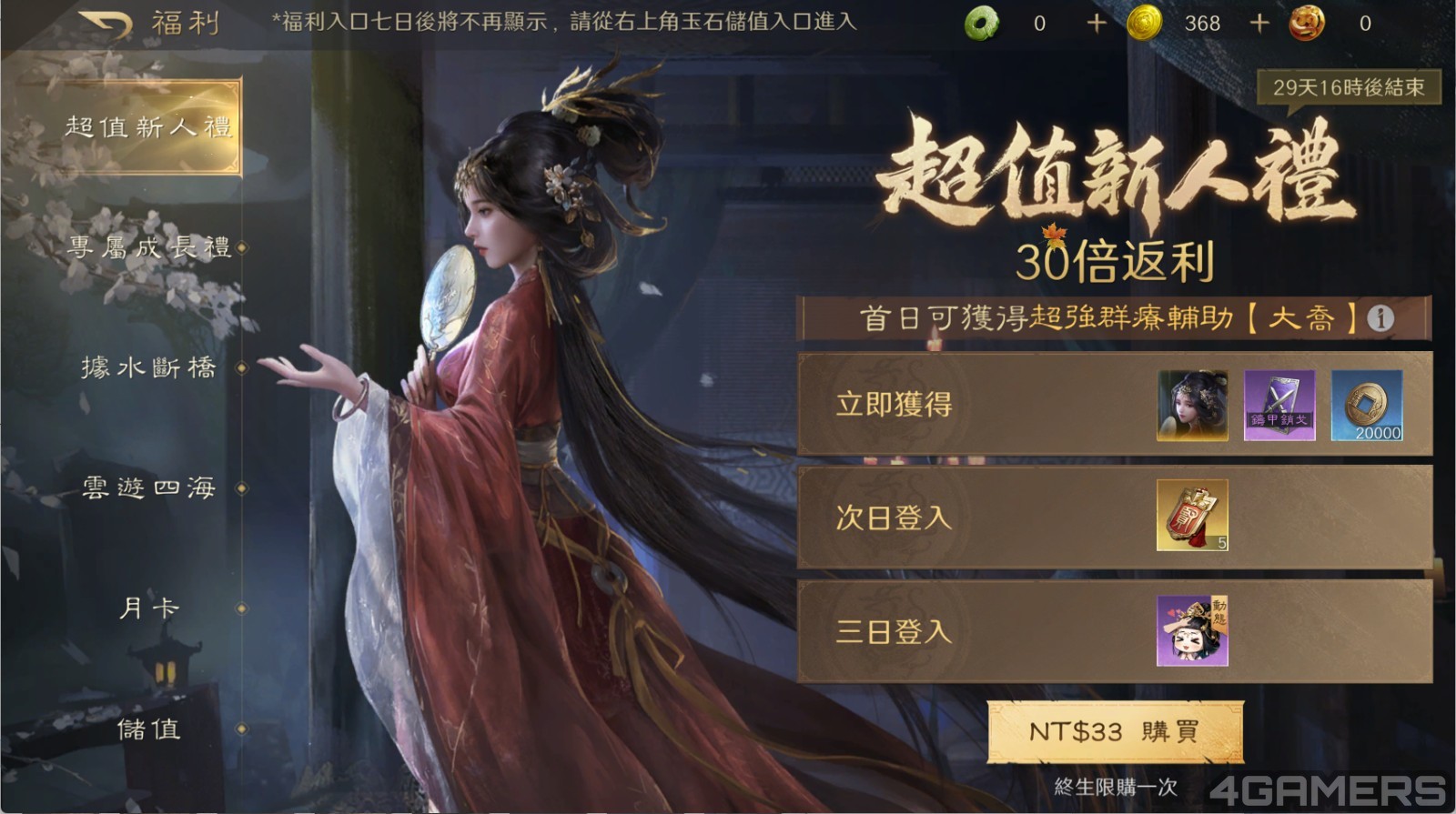Viewport: 1456px width, 814px height.
Task: Switch to the 月卡 tab
Action: (151, 608)
